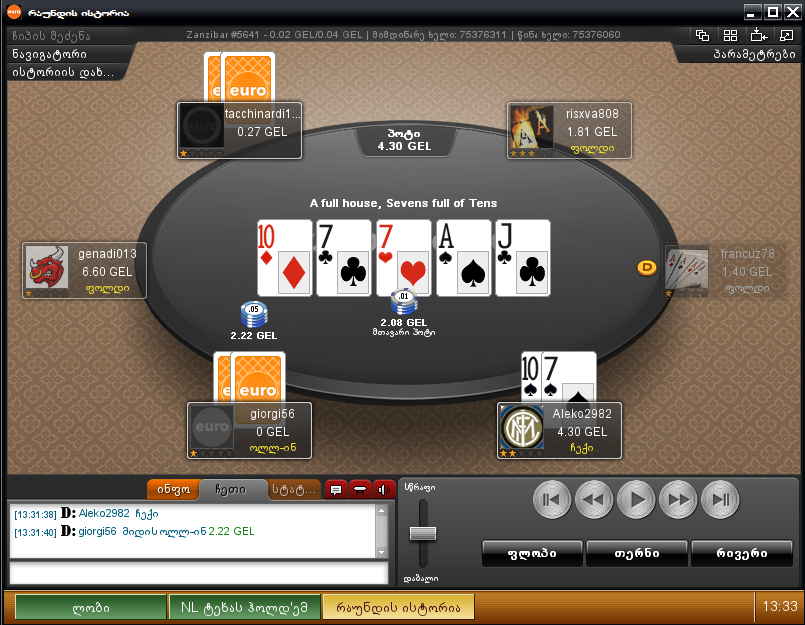Select genadi013's player panel
Viewport: 805px width, 625px height.
coord(85,270)
